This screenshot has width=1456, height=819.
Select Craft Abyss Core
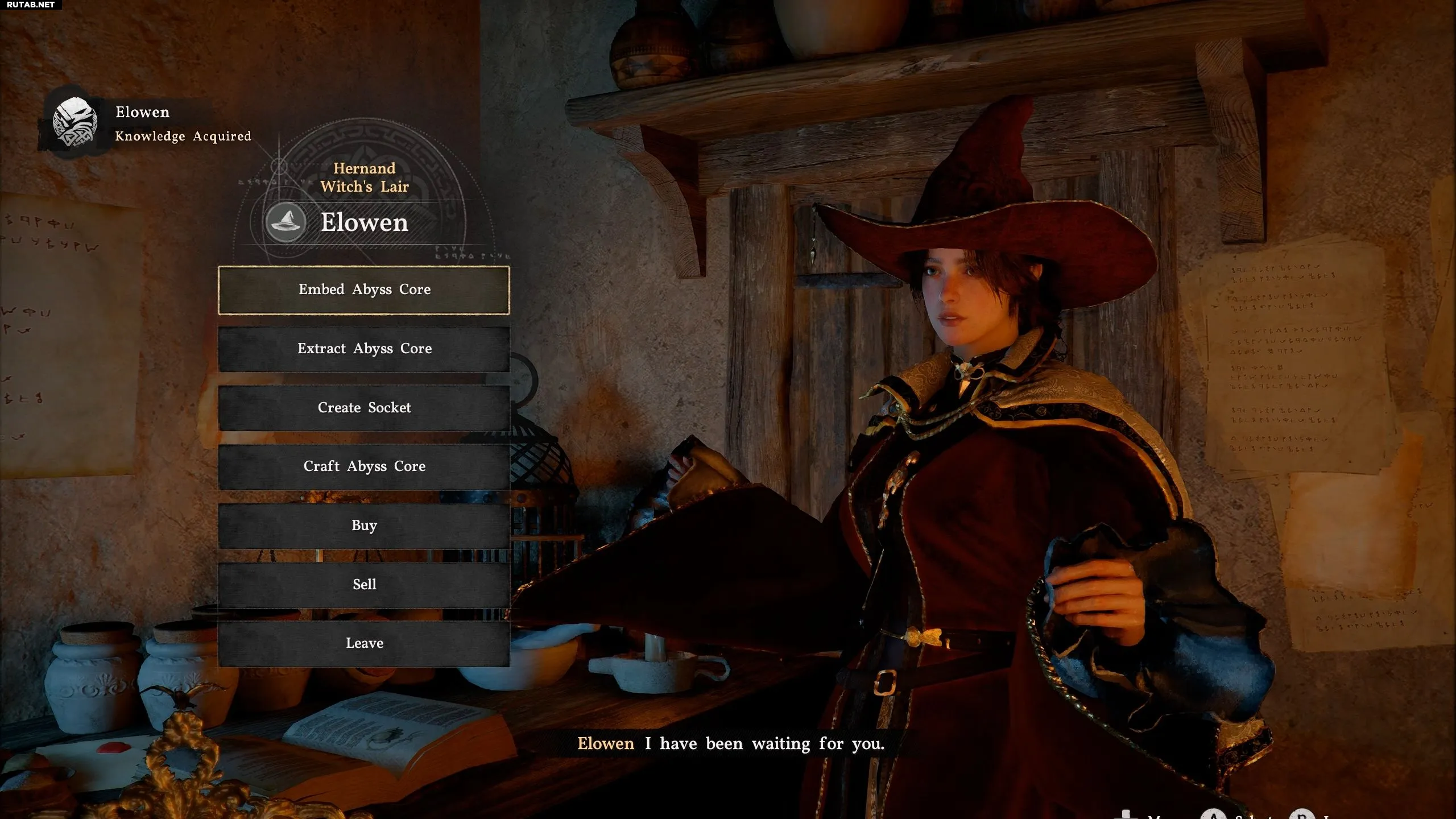click(364, 466)
